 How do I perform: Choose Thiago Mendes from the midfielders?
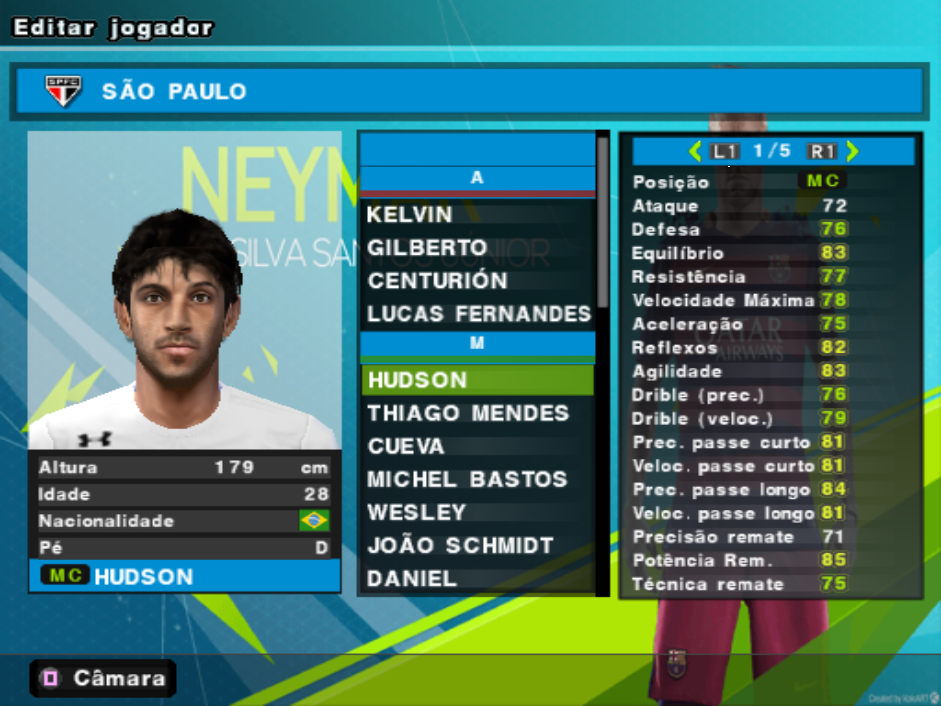pos(468,413)
